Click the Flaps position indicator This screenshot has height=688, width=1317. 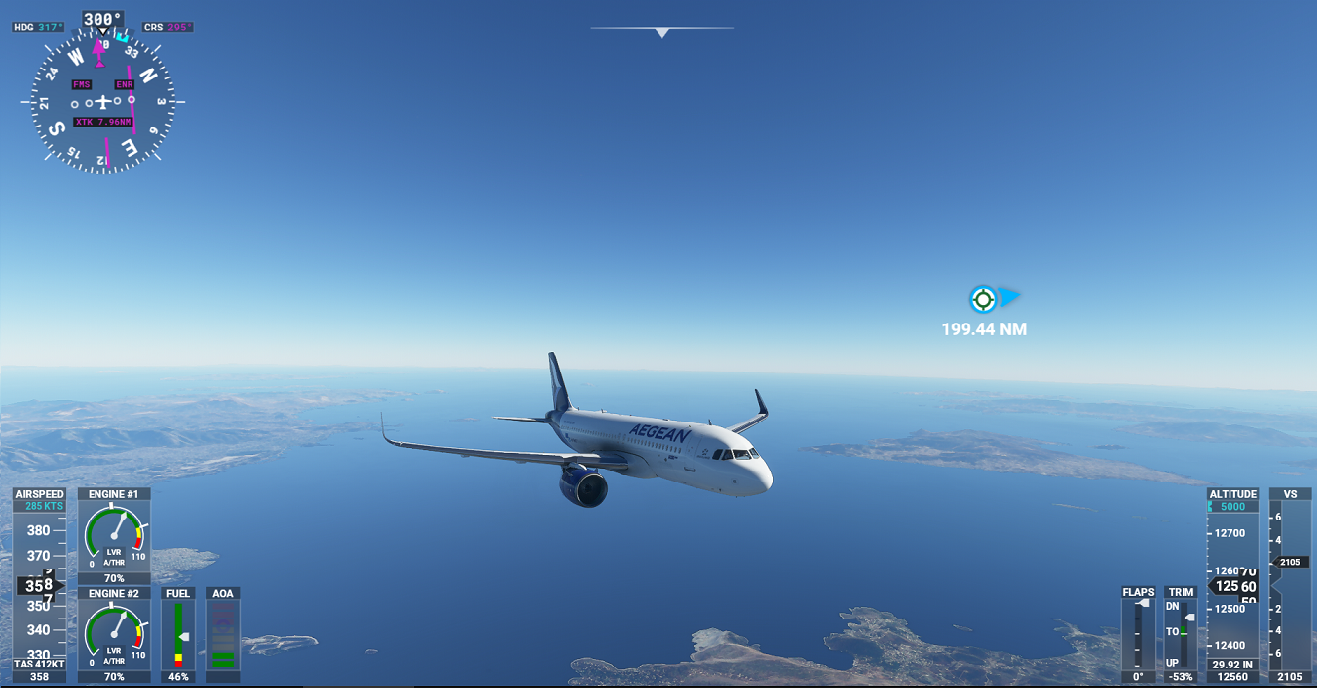coord(1138,634)
